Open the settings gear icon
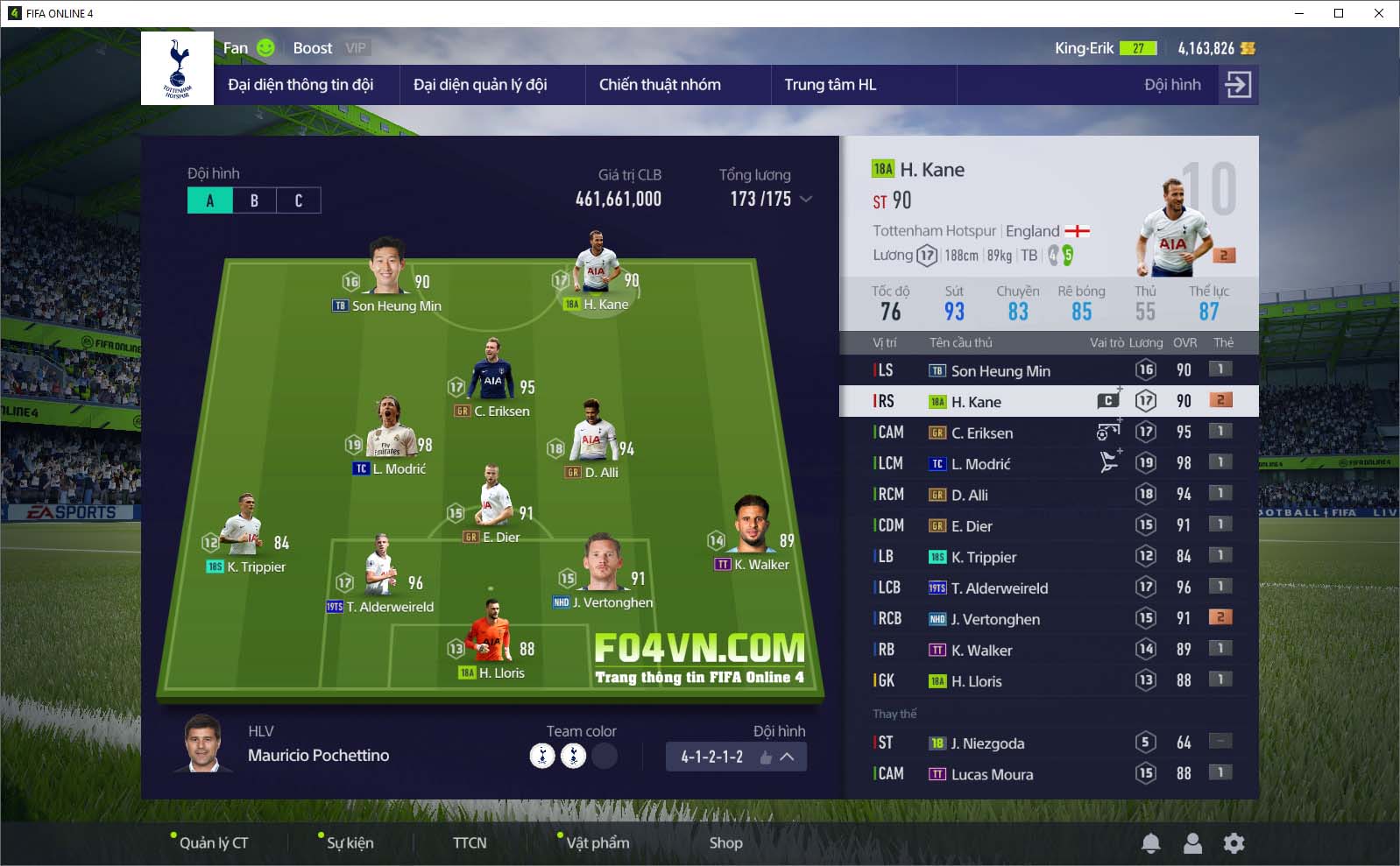The image size is (1400, 866). (1234, 843)
